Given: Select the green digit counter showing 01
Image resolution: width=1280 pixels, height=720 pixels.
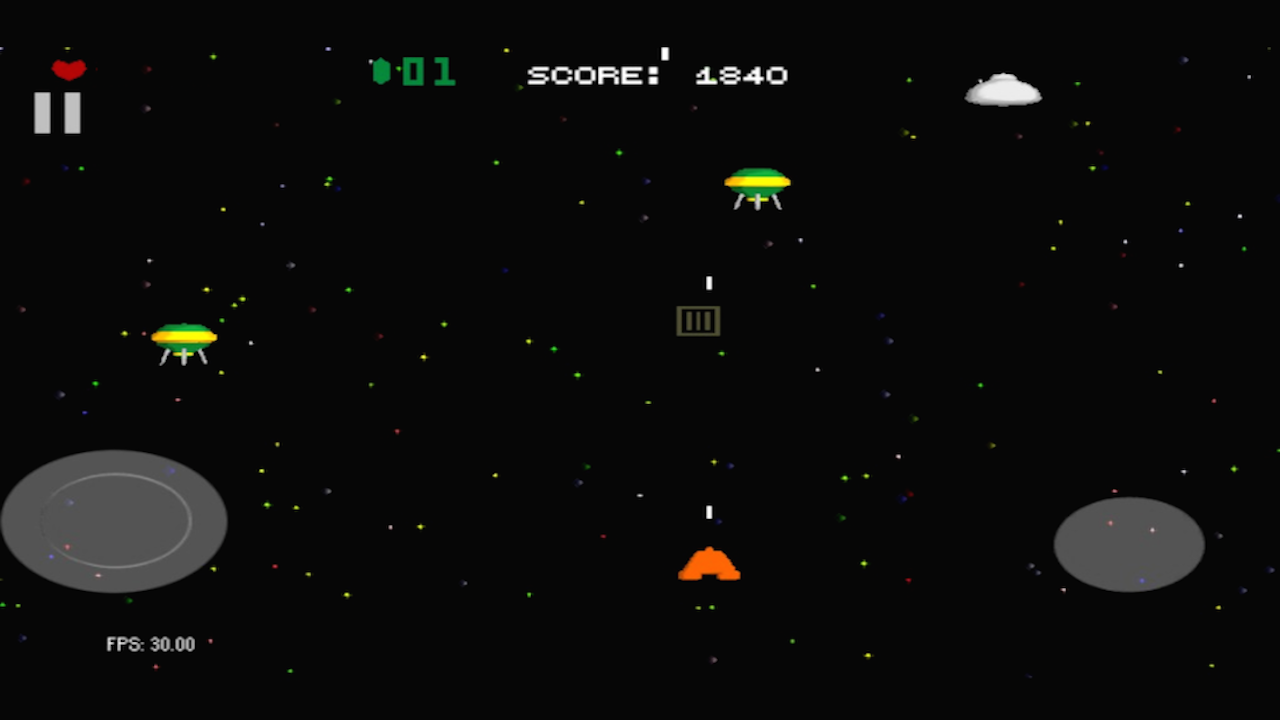Looking at the screenshot, I should point(428,70).
